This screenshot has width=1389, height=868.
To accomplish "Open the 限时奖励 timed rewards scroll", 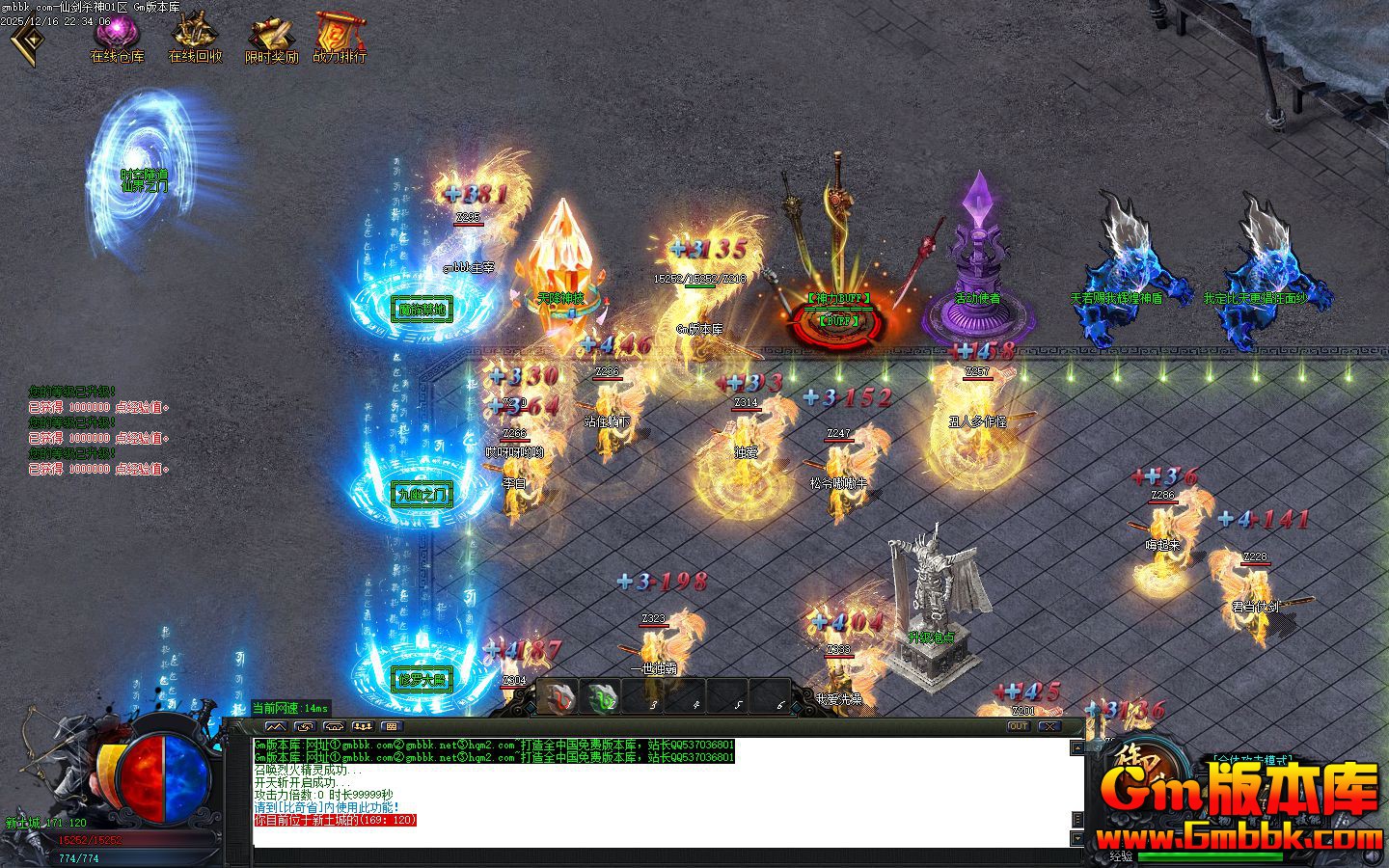I will (x=272, y=37).
